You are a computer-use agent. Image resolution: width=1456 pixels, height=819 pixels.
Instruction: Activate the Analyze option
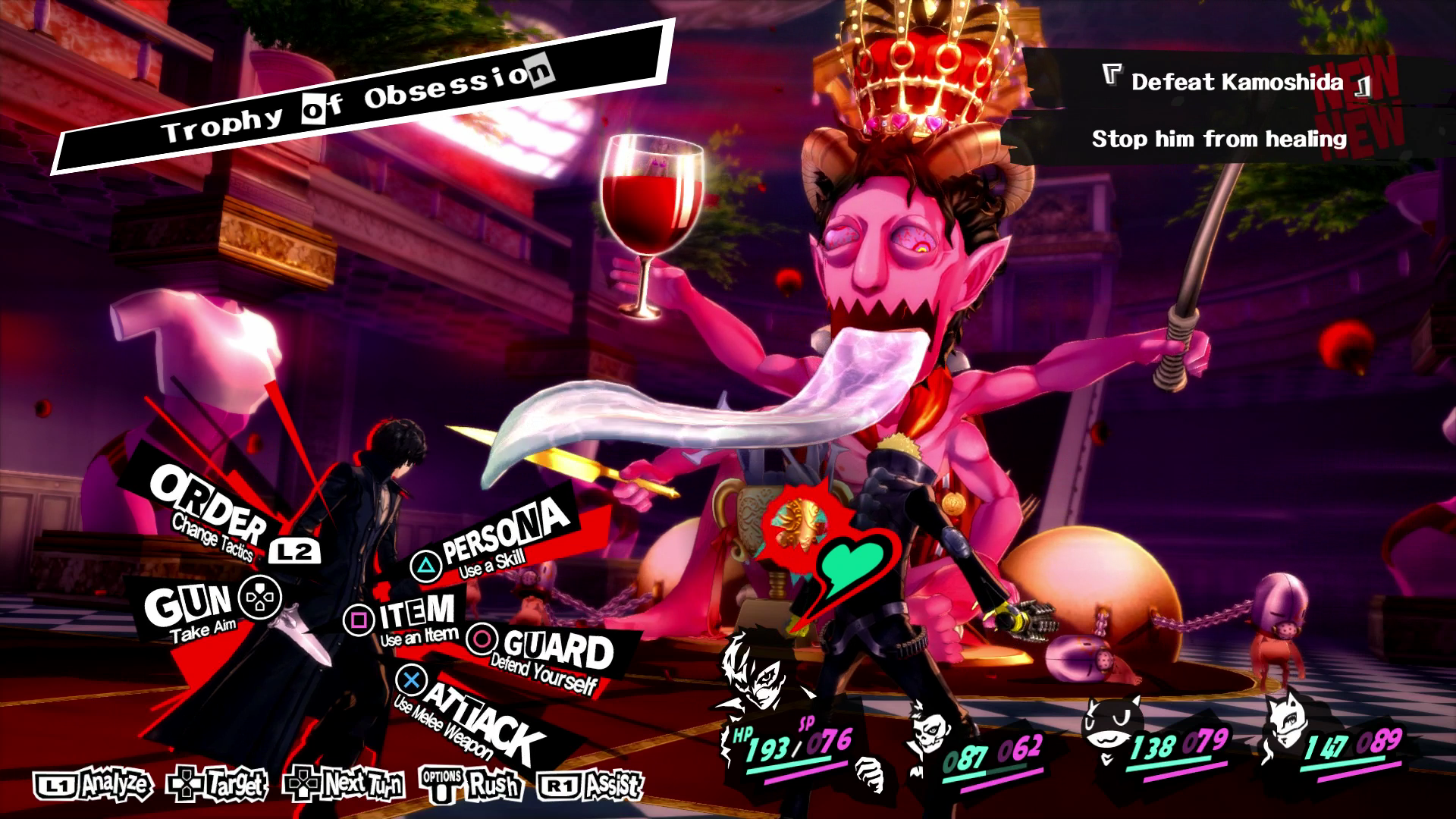tap(94, 785)
